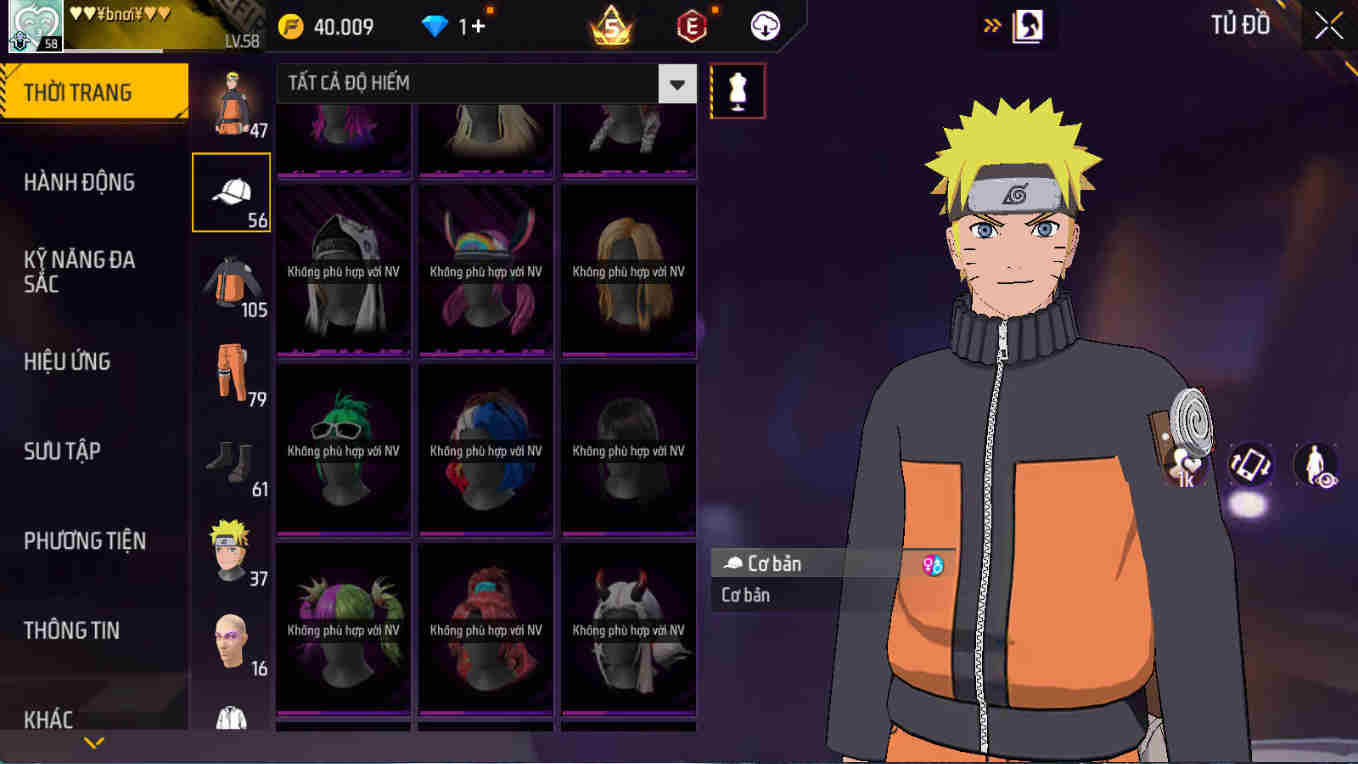Click the rotate character icon beside the avatar

pyautogui.click(x=1250, y=463)
